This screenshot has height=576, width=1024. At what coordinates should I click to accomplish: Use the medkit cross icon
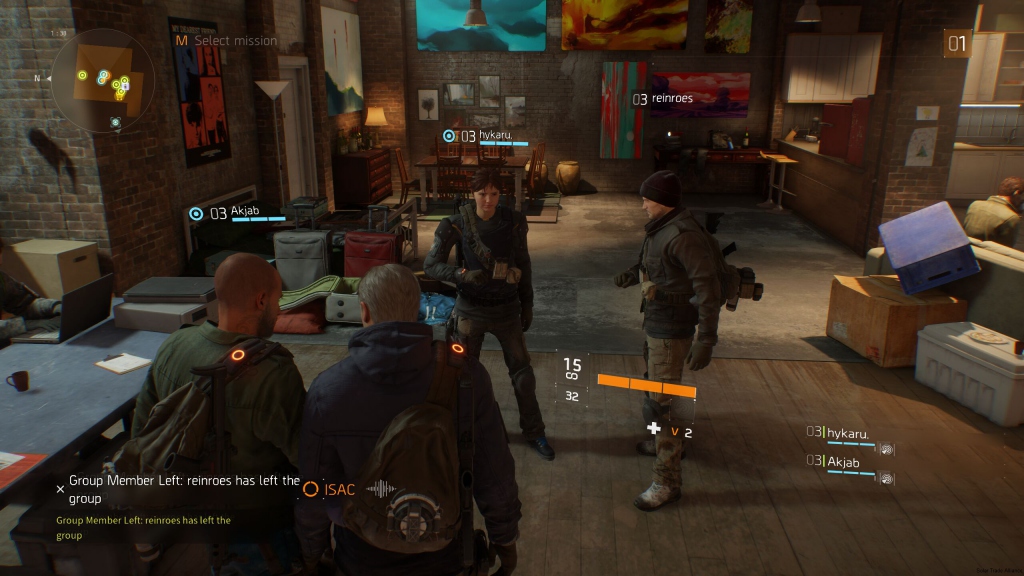tap(654, 429)
